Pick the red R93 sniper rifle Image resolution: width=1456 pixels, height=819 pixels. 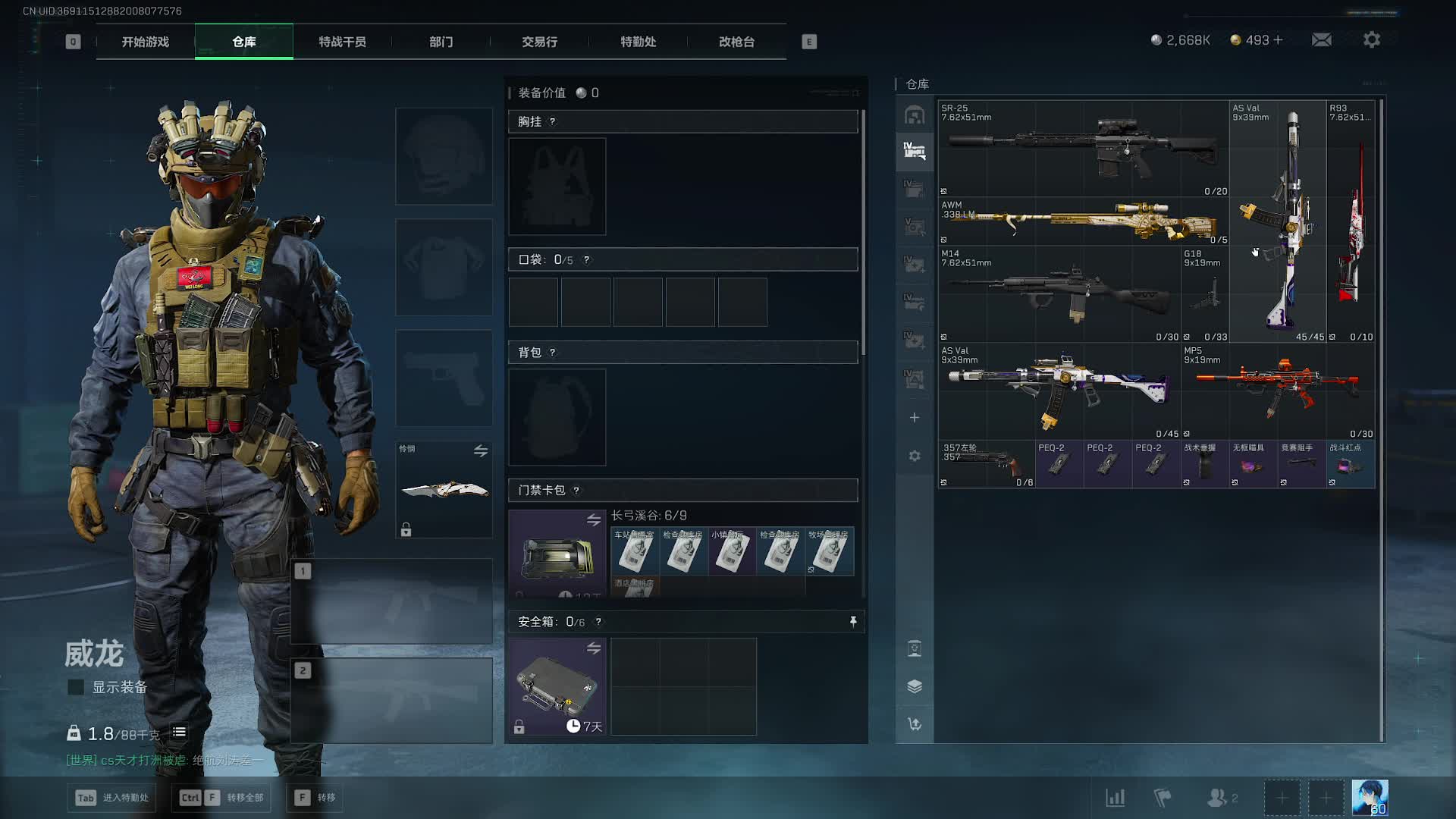[1351, 221]
